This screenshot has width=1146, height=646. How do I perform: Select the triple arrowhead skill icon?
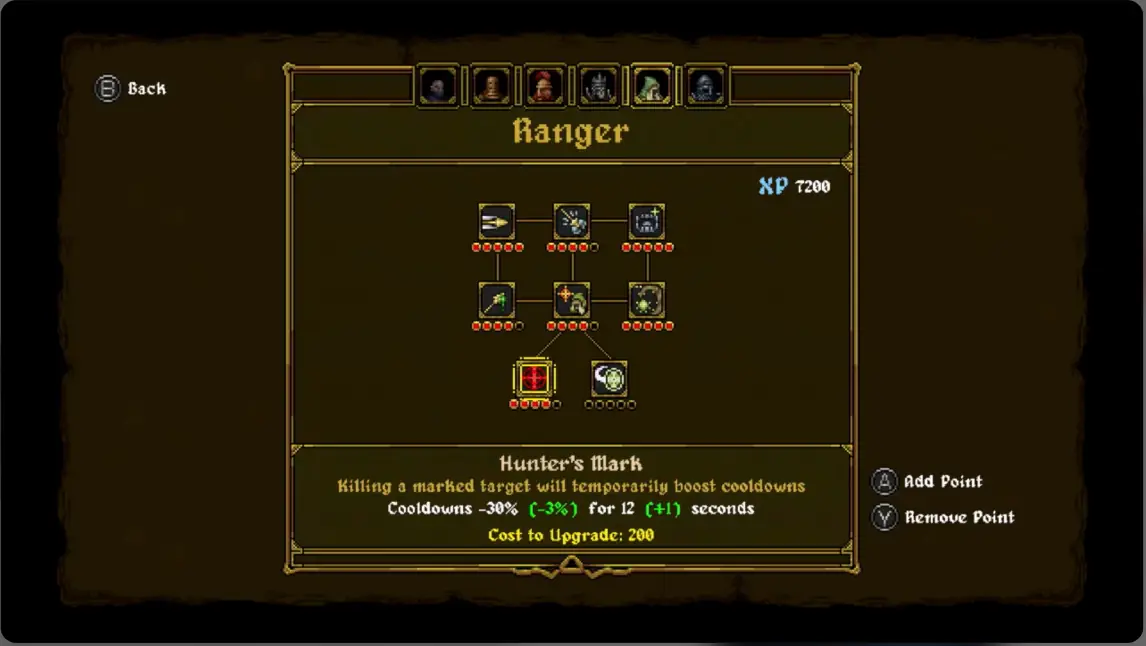pyautogui.click(x=496, y=221)
